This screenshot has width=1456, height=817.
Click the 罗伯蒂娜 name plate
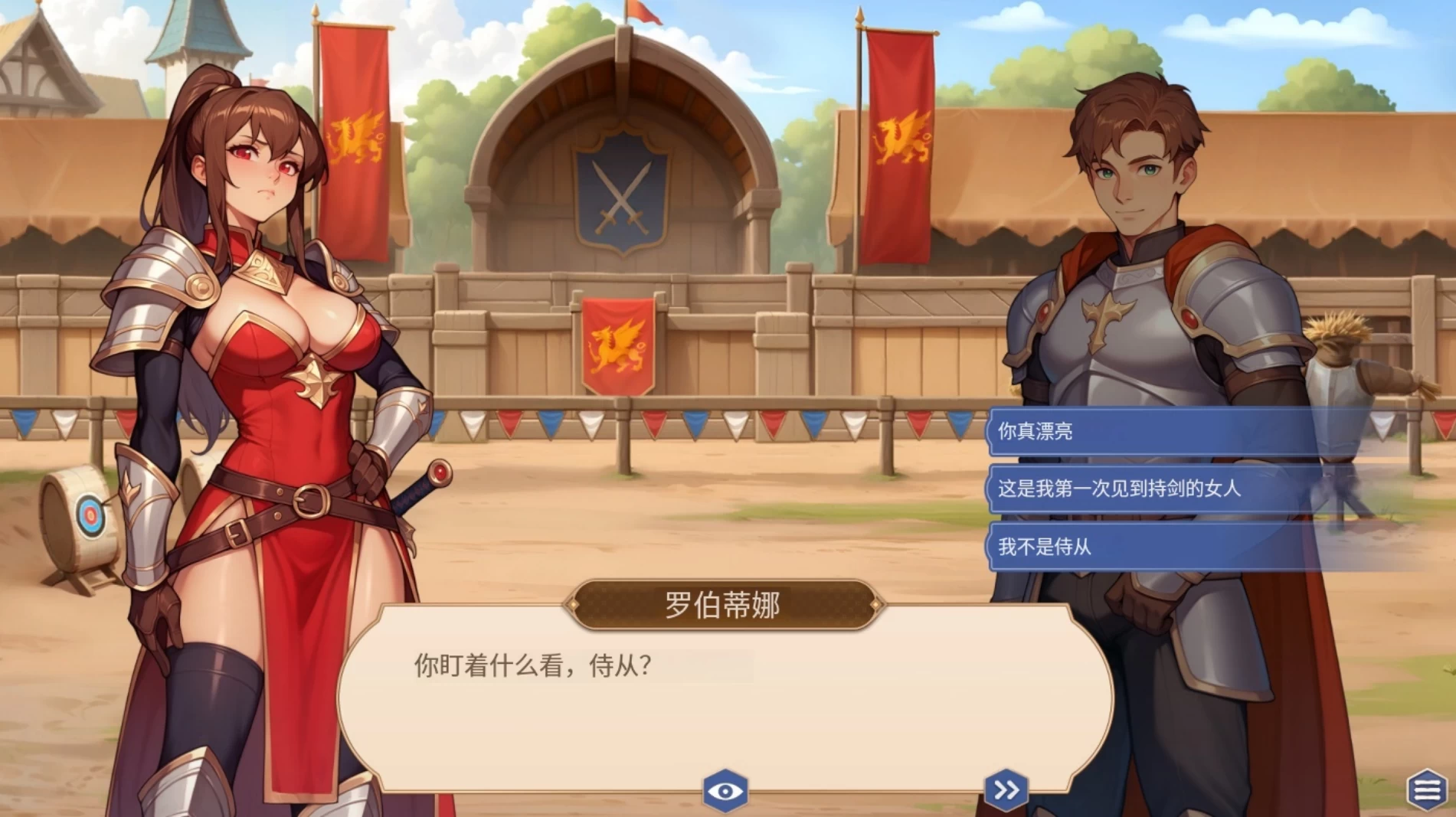(x=724, y=604)
